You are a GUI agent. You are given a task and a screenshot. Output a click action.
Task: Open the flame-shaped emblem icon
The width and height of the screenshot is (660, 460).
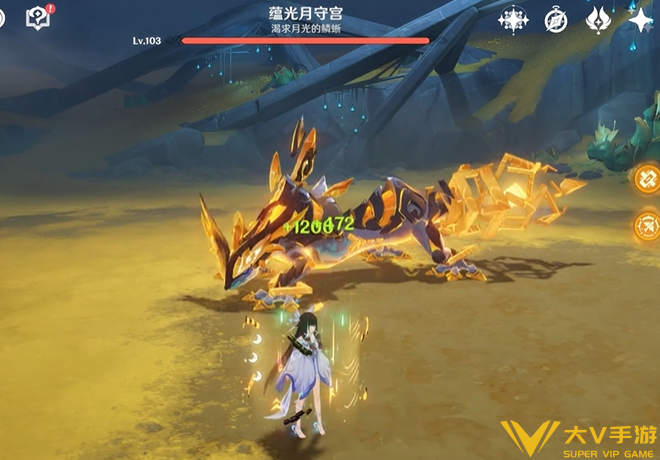pos(598,19)
